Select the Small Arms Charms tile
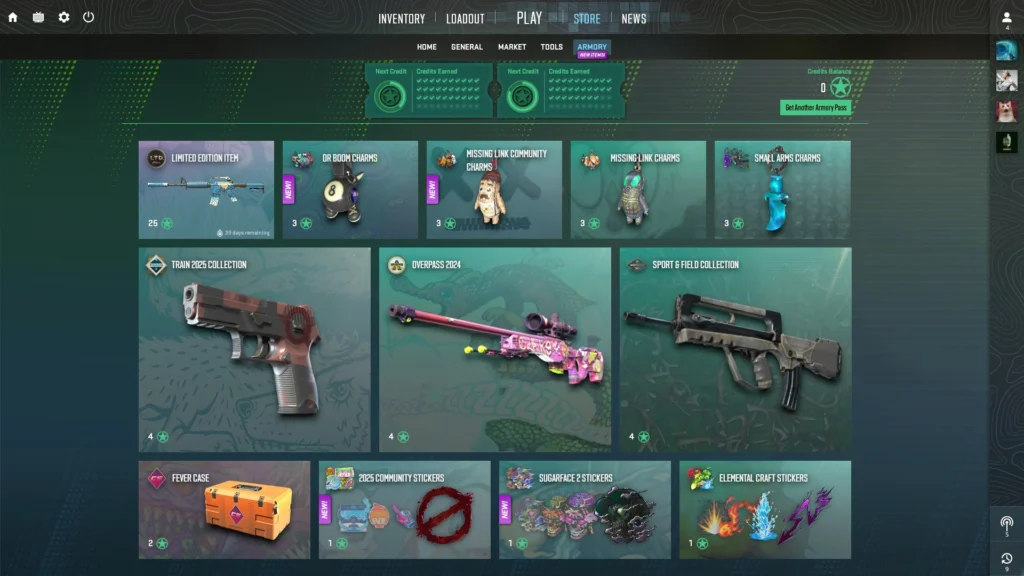Viewport: 1024px width, 576px height. (782, 189)
